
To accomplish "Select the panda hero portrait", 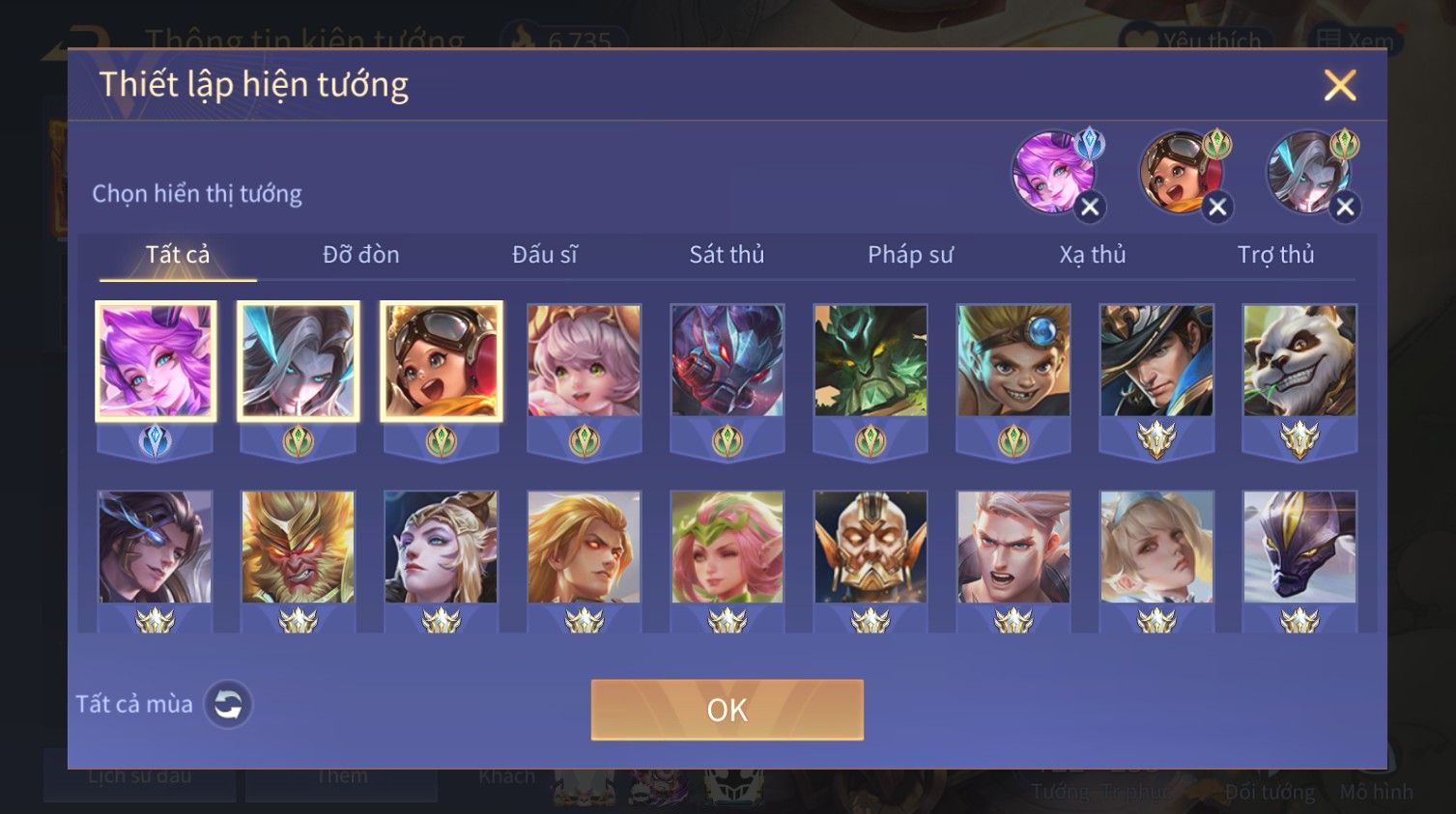I will coord(1299,361).
